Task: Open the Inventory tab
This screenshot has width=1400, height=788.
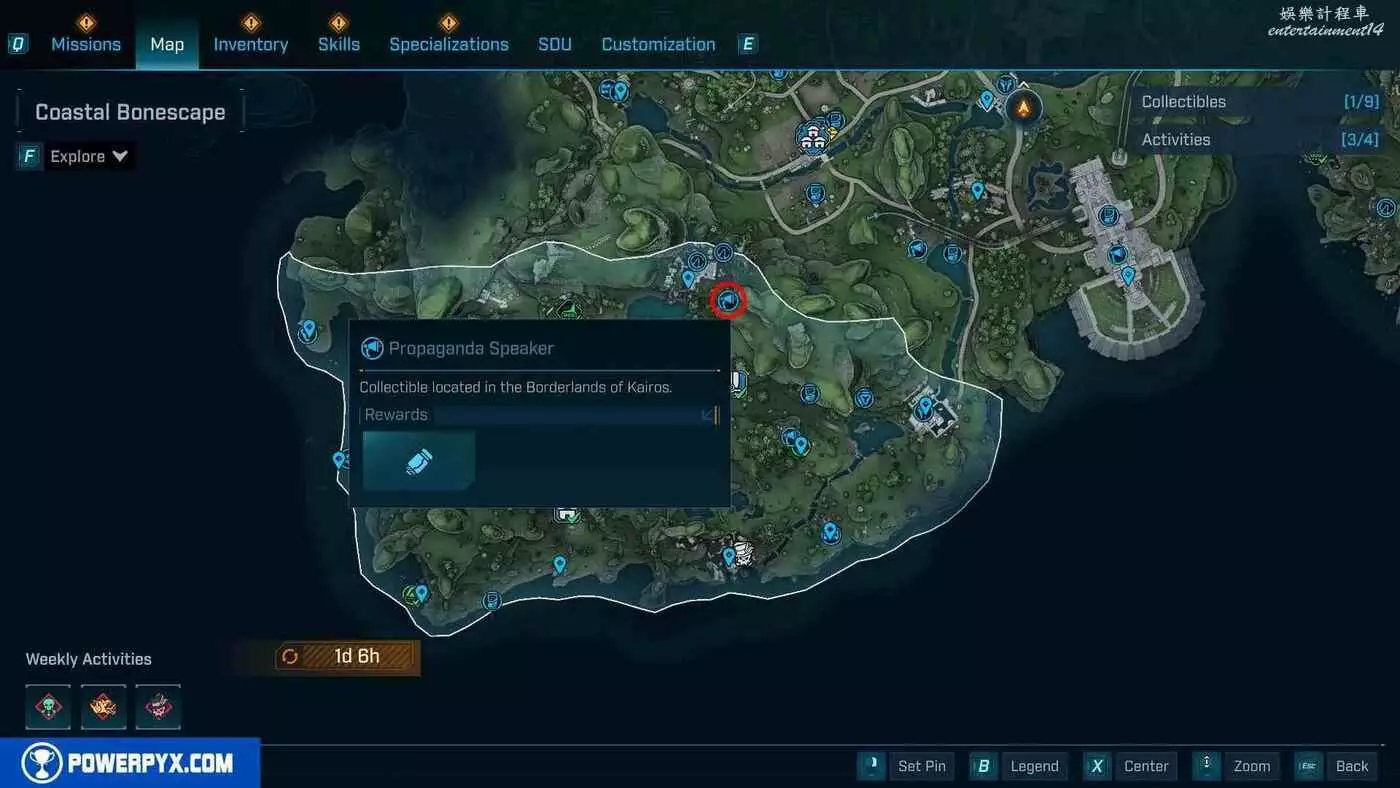Action: [251, 44]
